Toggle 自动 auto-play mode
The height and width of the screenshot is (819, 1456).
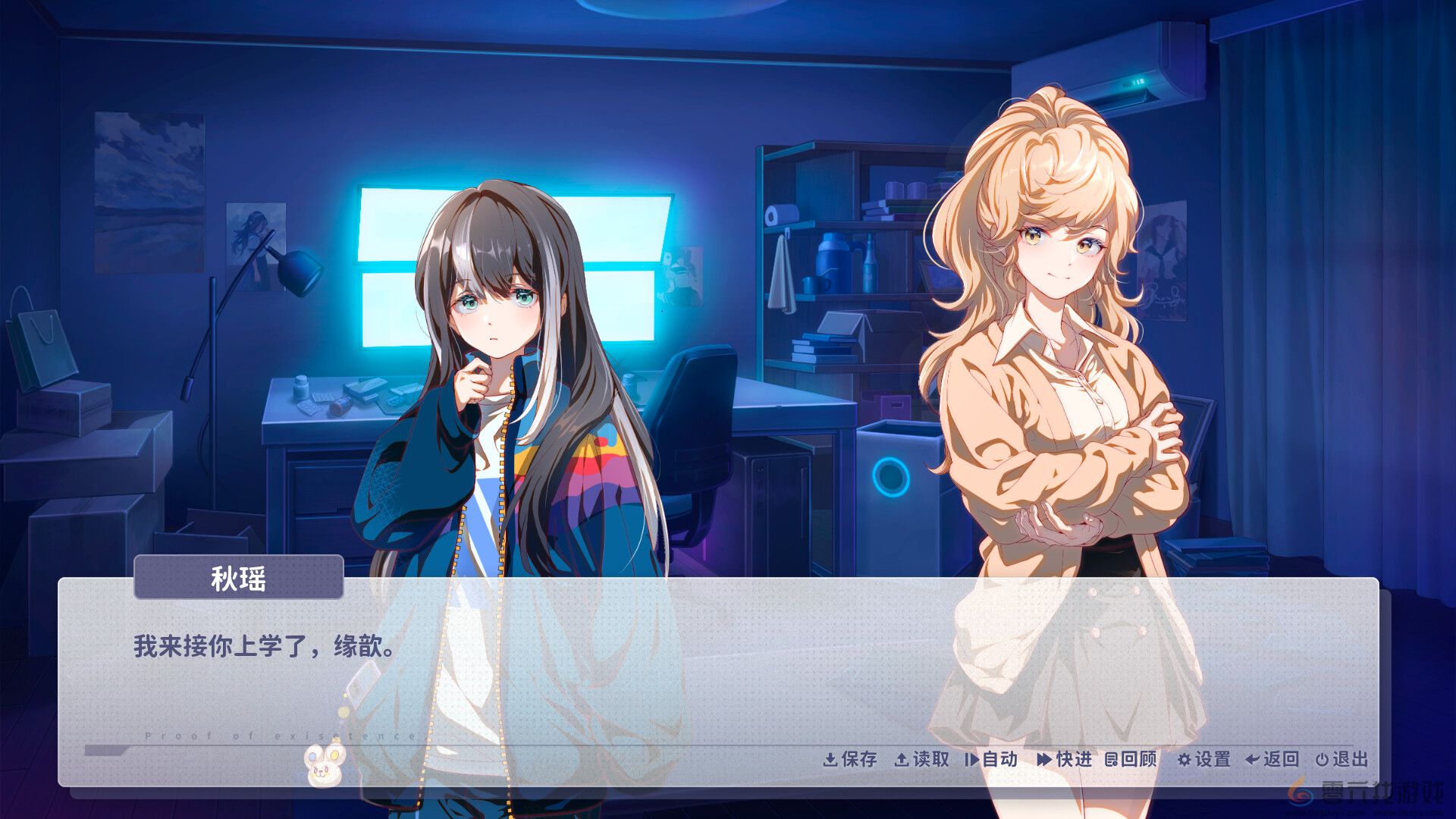point(991,759)
